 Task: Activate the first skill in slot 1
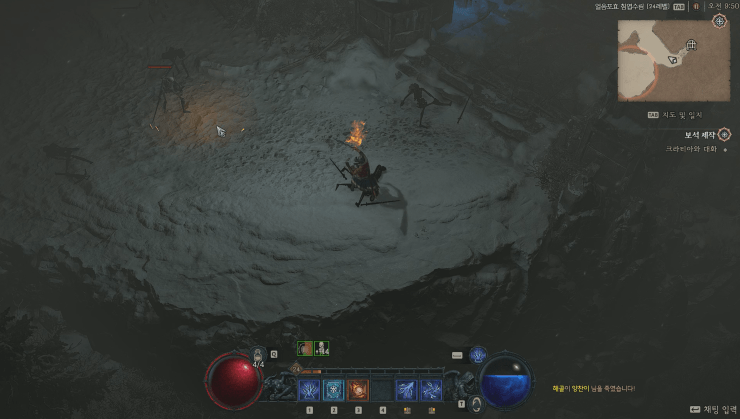pyautogui.click(x=310, y=389)
